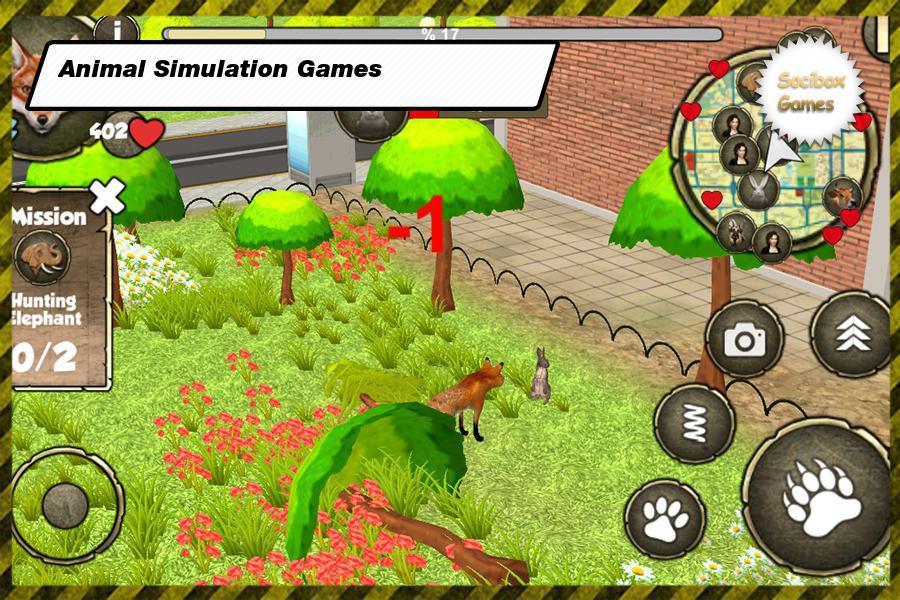Open the info panel with the i button

pos(124,31)
